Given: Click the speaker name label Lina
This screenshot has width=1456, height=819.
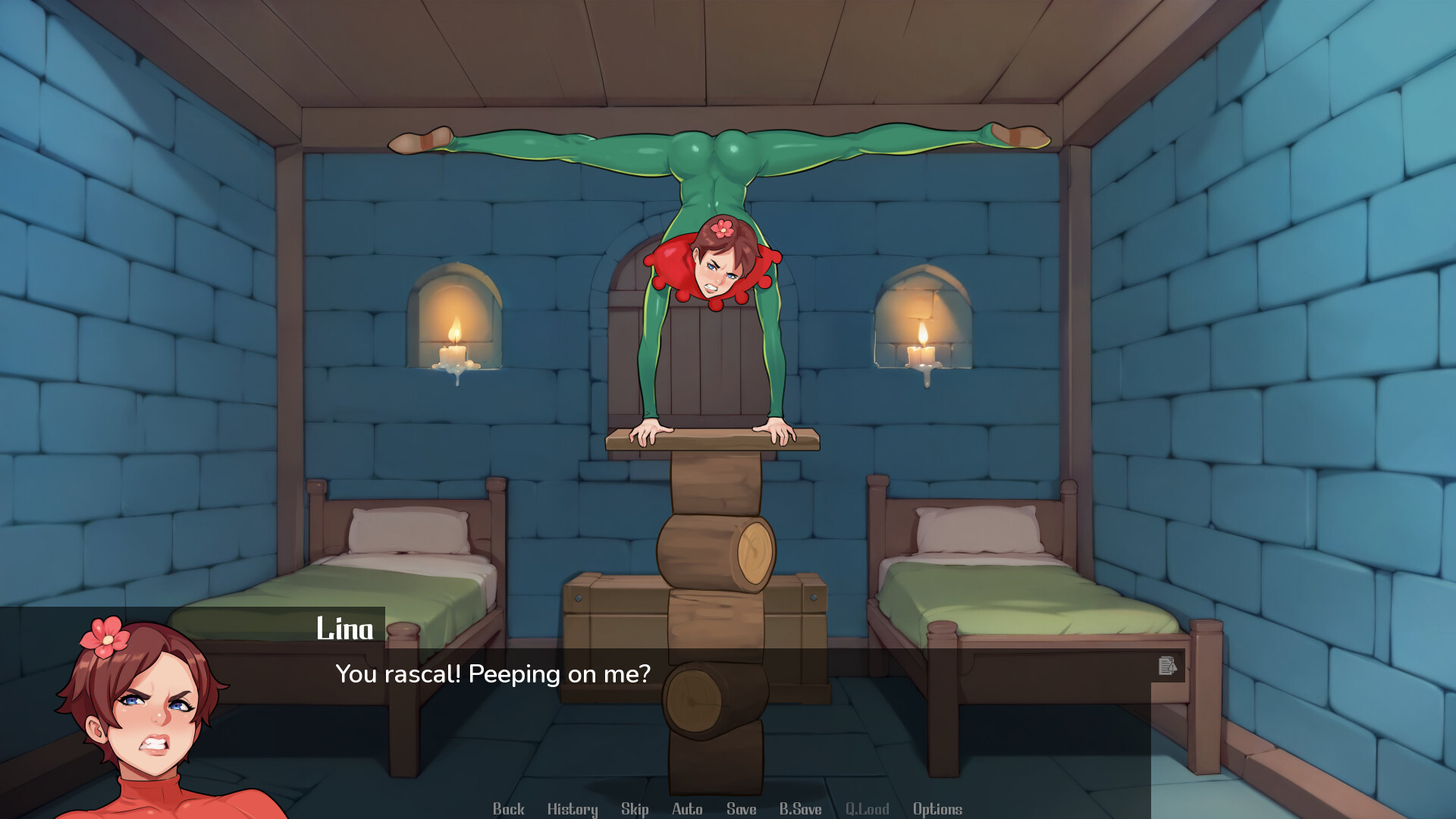Looking at the screenshot, I should pos(345,628).
